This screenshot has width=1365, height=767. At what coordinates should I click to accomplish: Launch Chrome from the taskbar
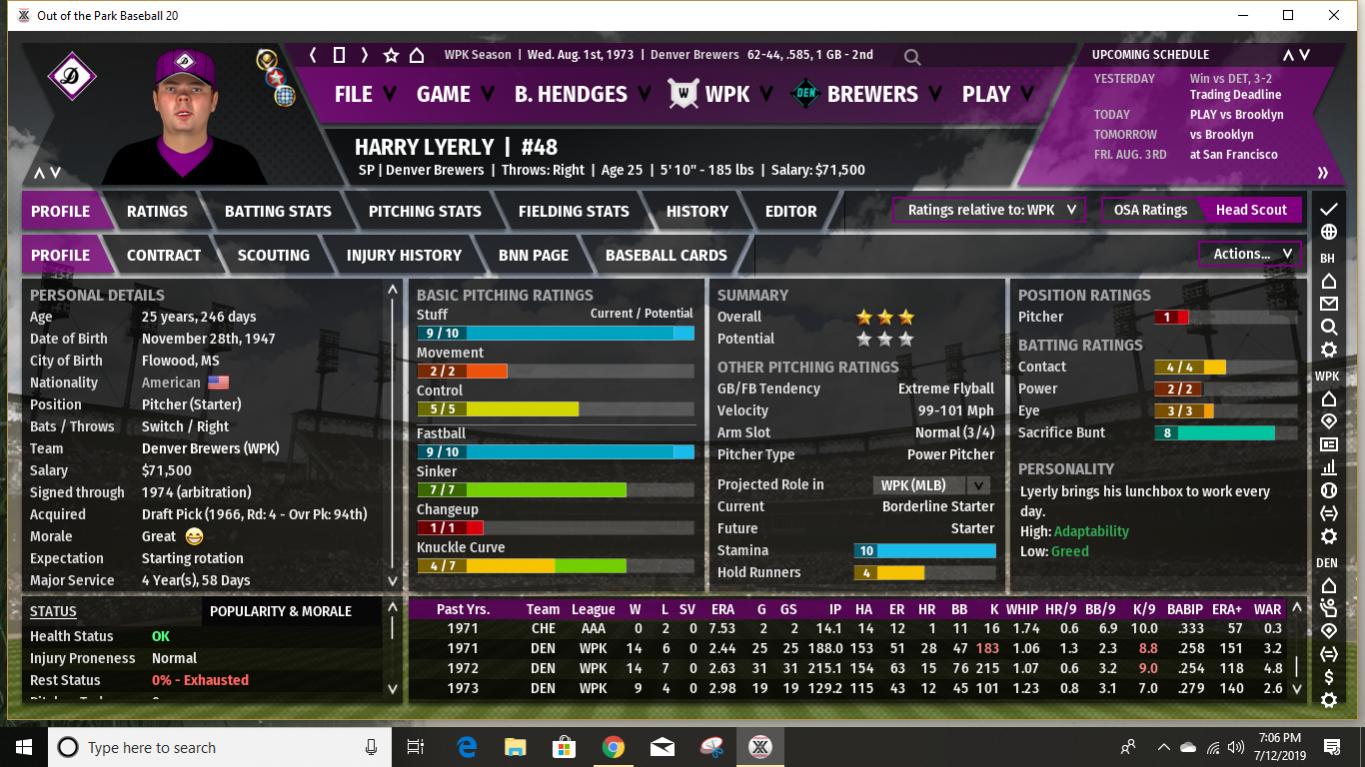611,746
